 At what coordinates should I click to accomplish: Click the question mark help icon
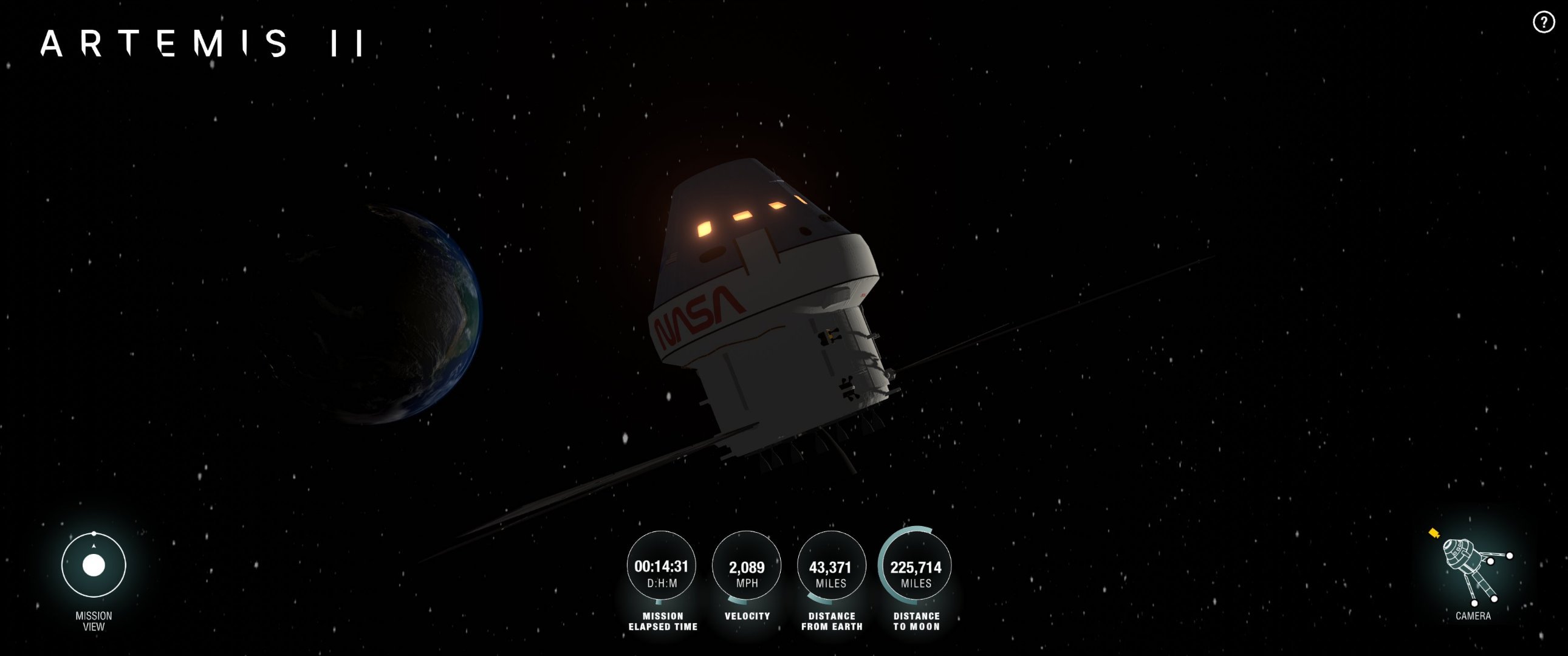pyautogui.click(x=1543, y=23)
